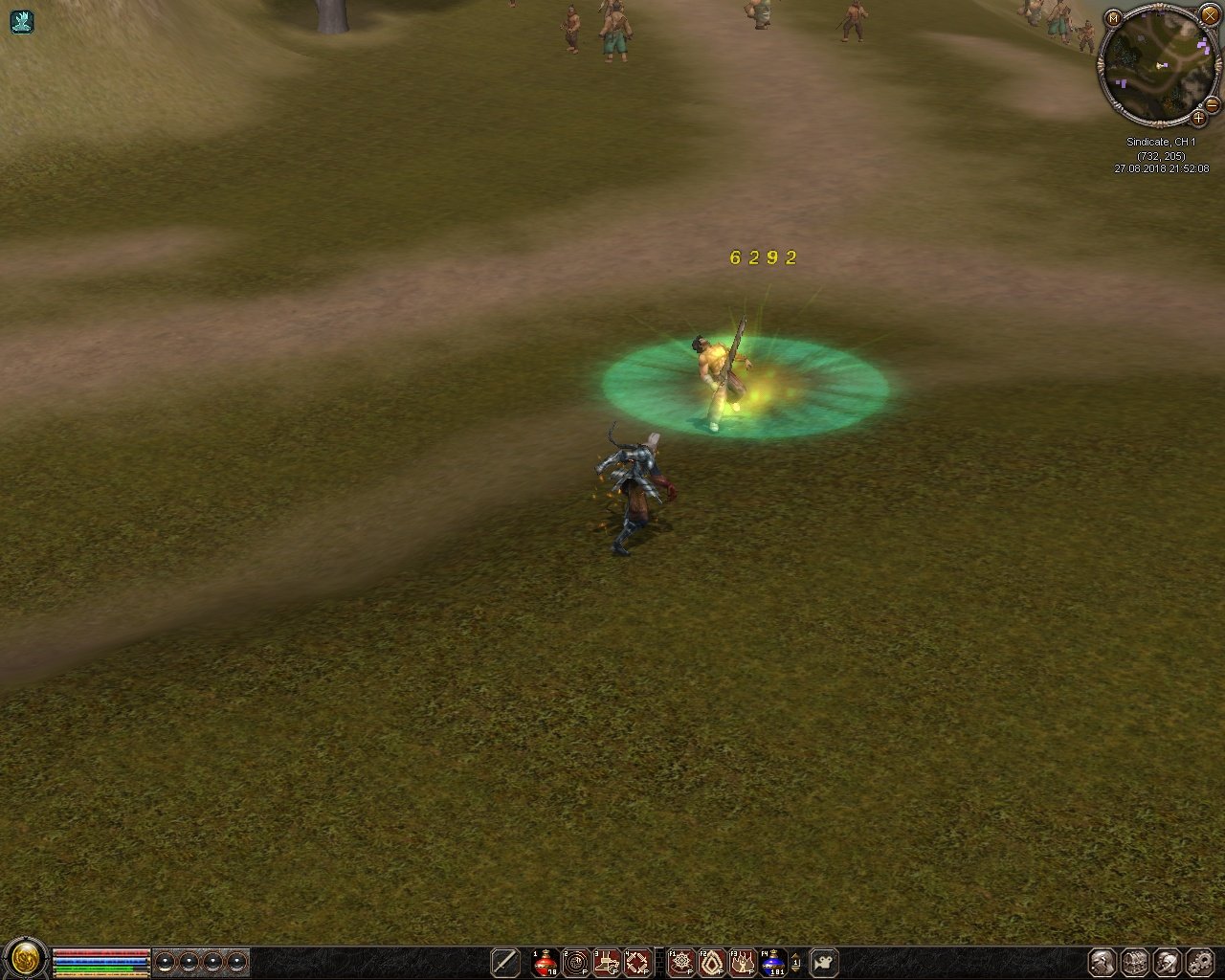
Task: Toggle the camera mode button
Action: [824, 962]
